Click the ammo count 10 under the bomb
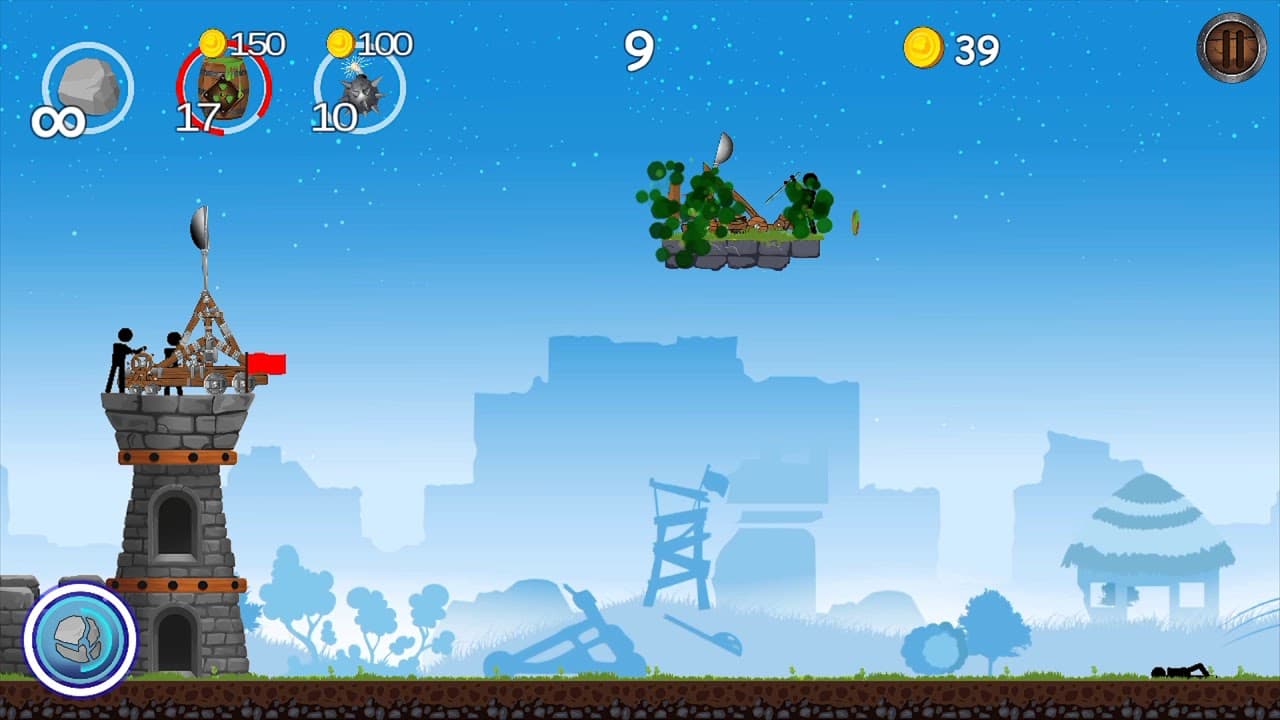Screen dimensions: 1280x720 [335, 117]
